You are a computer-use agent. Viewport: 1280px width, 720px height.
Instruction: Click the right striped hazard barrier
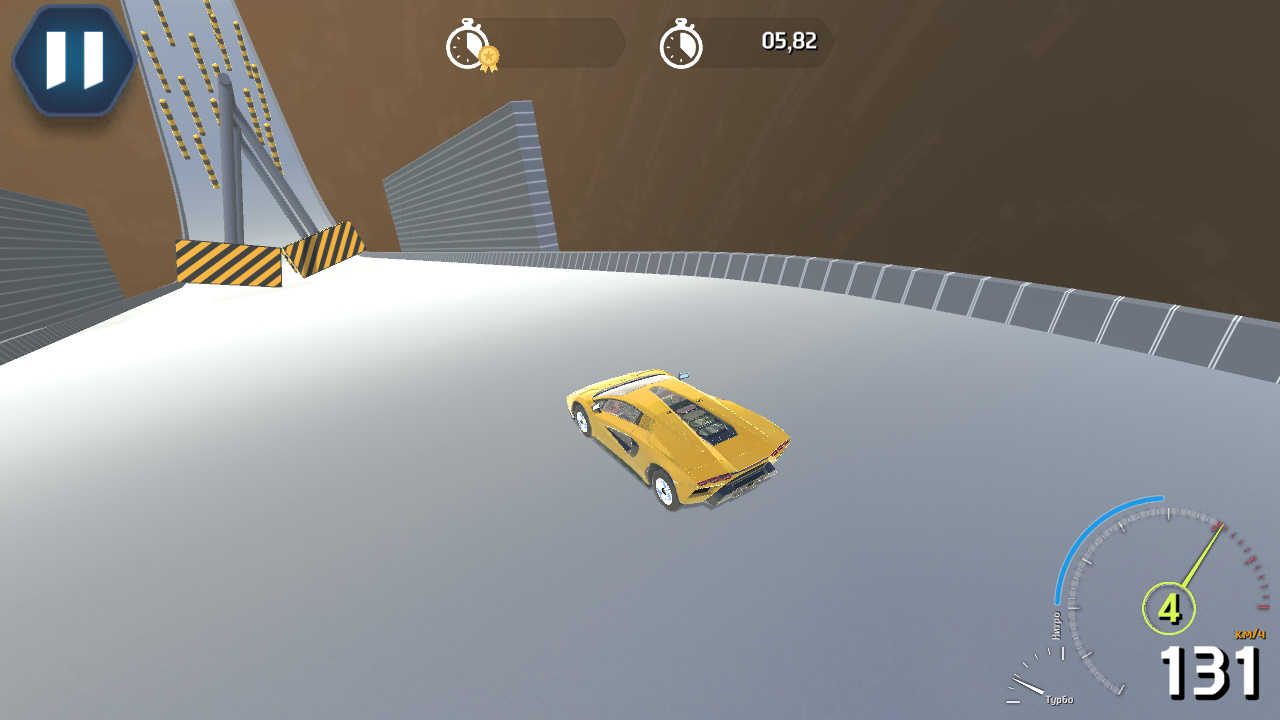327,248
